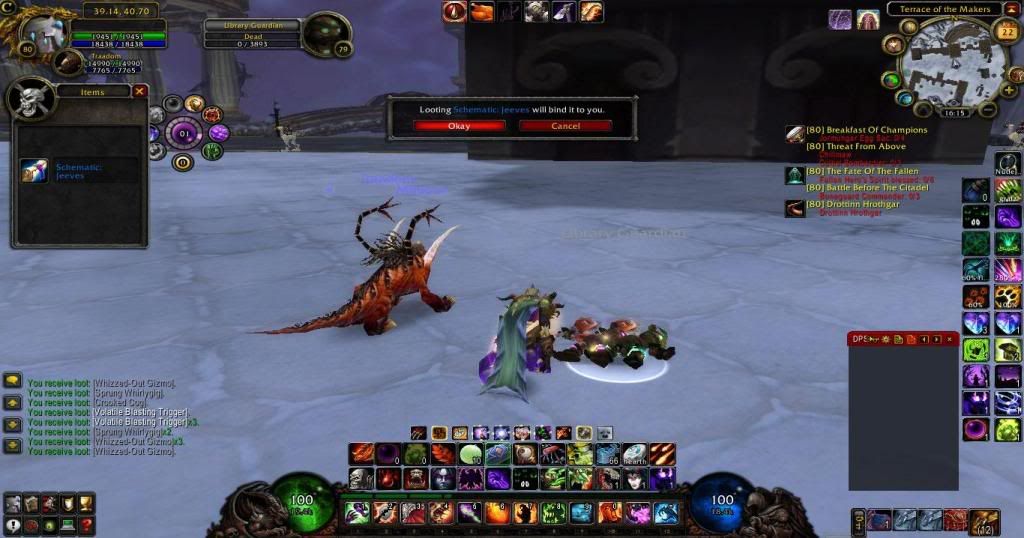This screenshot has width=1024, height=538.
Task: Close the Items loot window
Action: coord(140,91)
